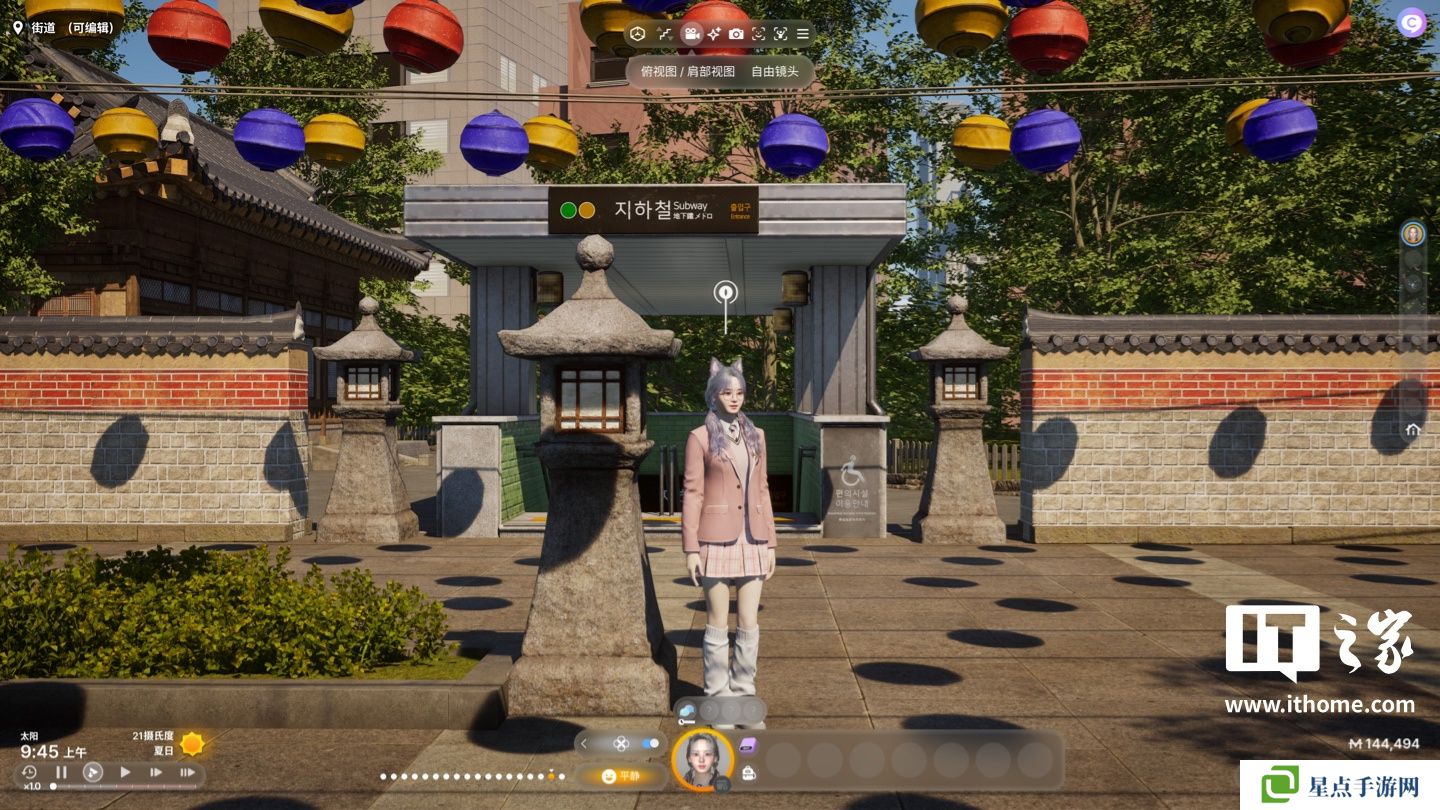Click the clock rewind time icon

tap(29, 772)
